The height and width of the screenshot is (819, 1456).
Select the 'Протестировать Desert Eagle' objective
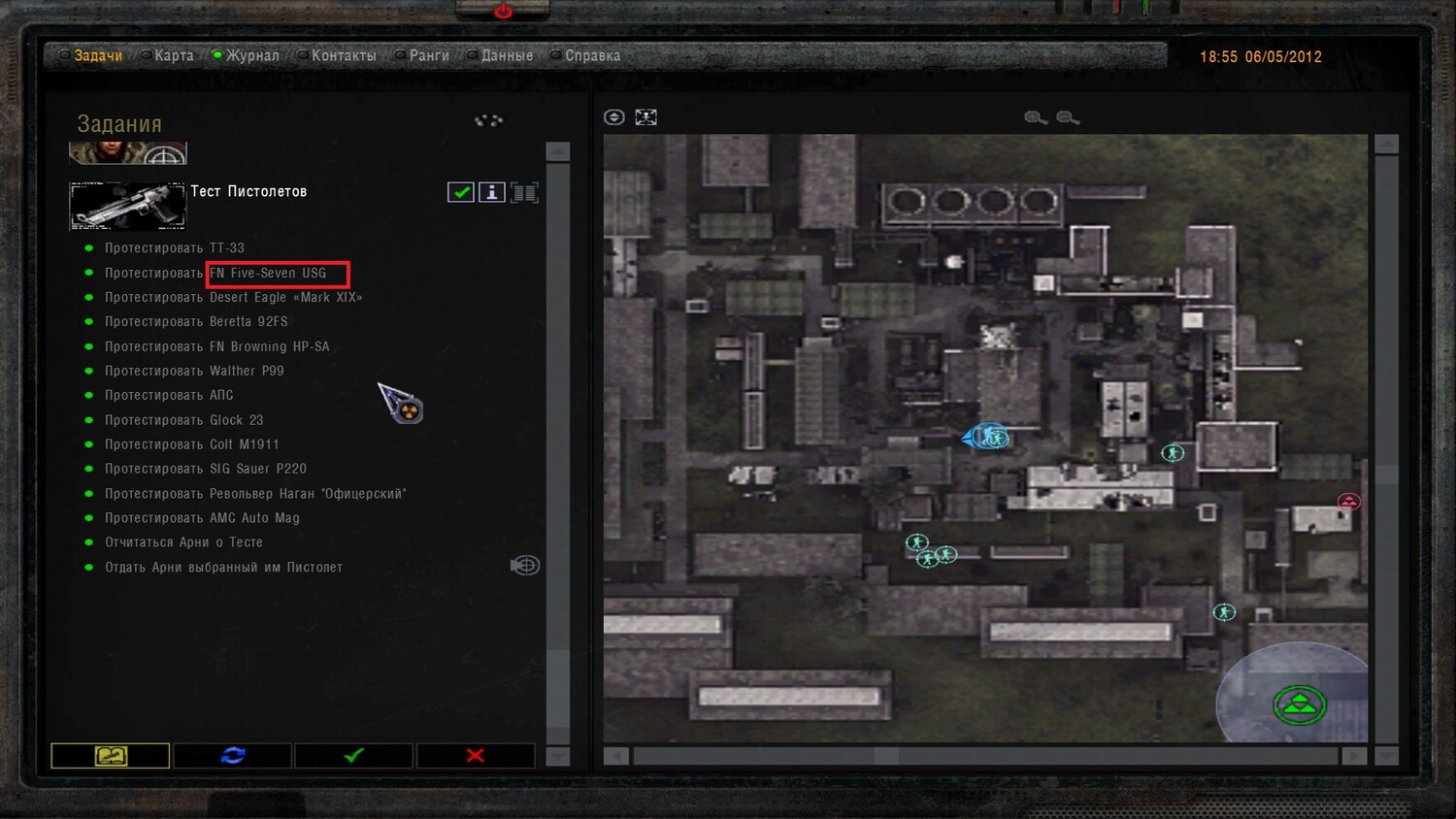coord(233,298)
